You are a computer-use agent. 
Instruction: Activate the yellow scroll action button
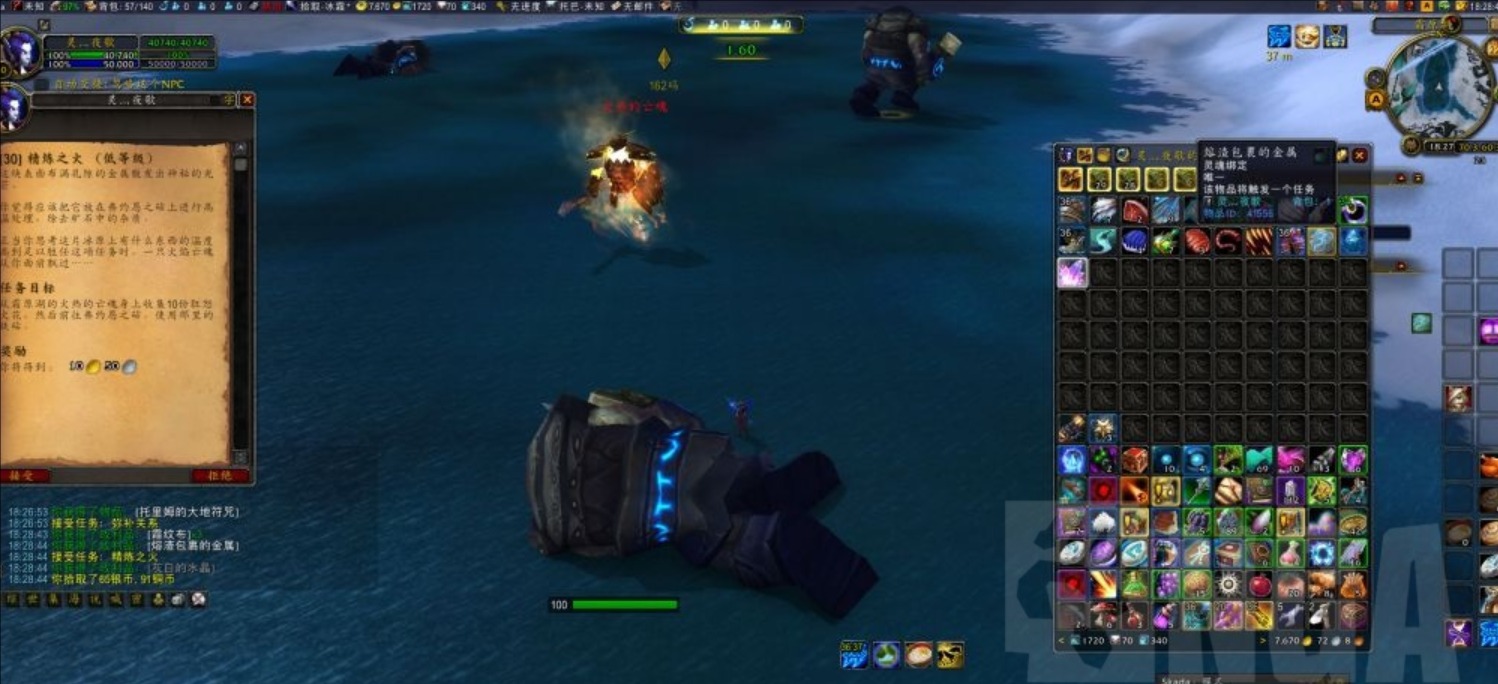[x=950, y=655]
